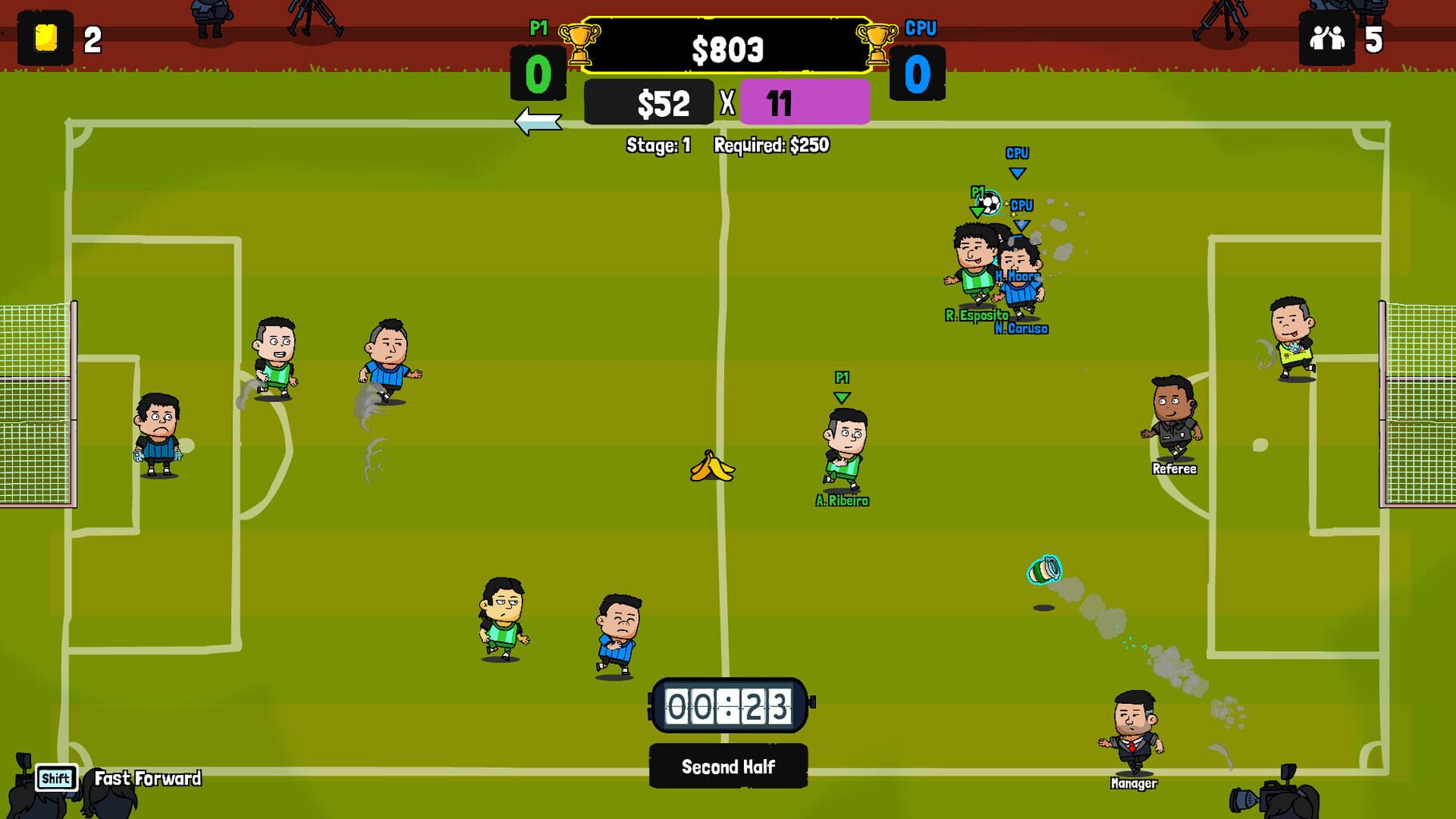Expand the left-pointing arrow under the scoreboard

click(x=537, y=122)
